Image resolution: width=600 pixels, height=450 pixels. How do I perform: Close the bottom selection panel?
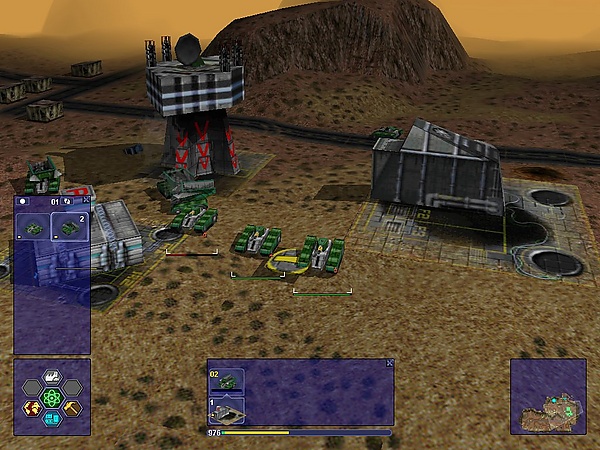coord(390,363)
